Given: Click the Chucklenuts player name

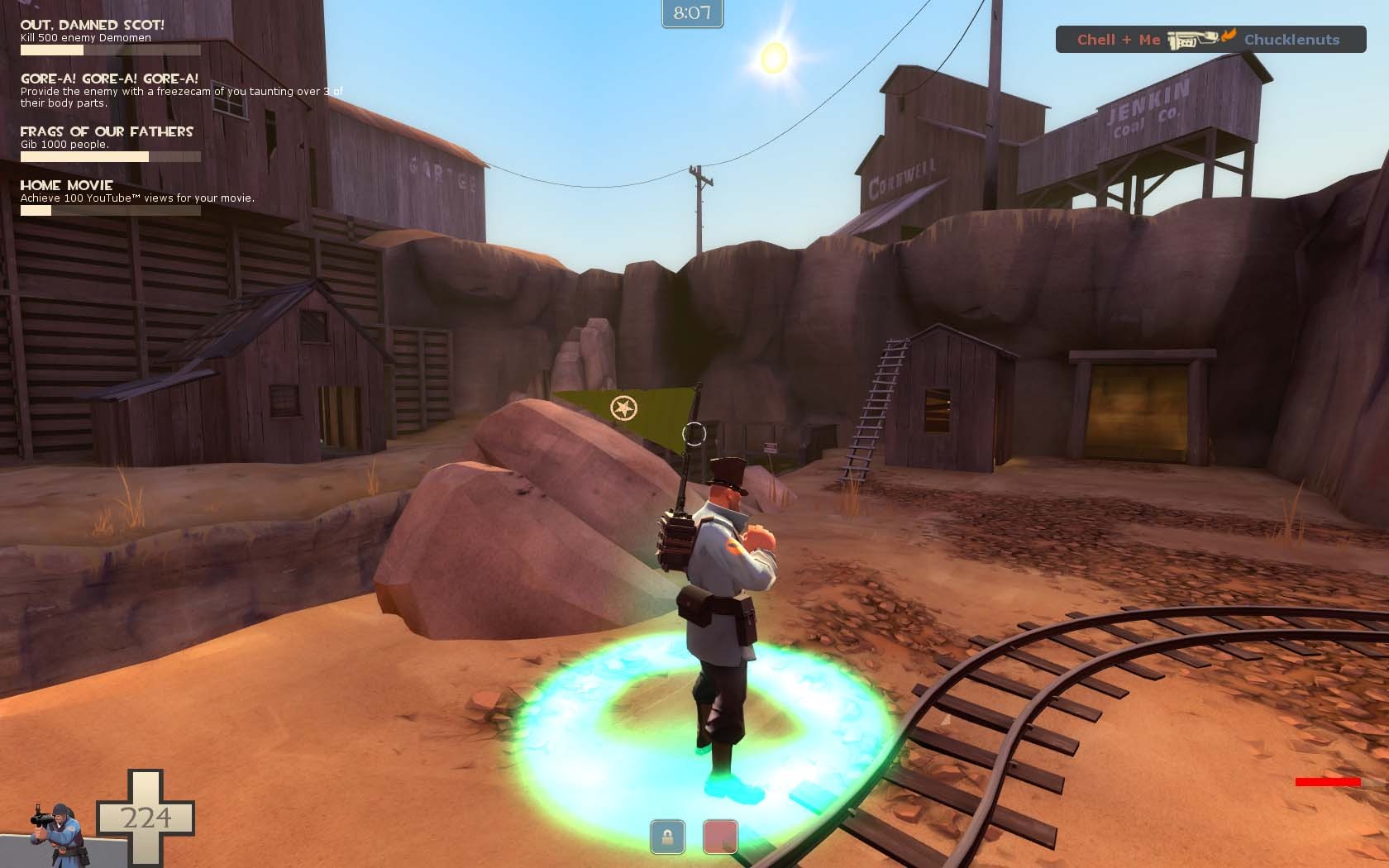Looking at the screenshot, I should (x=1290, y=39).
